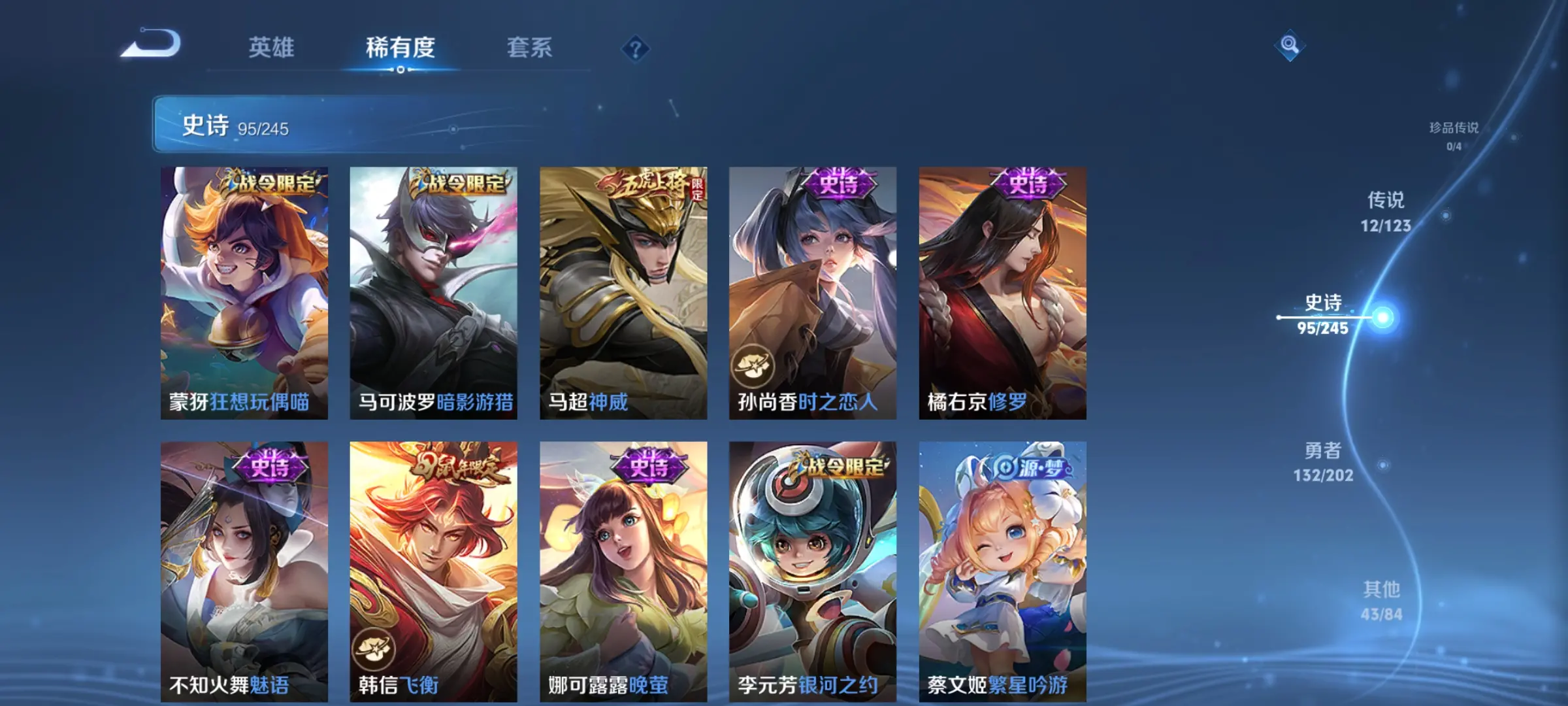Choose the 马可波罗 暗影游猎 skin card
The width and height of the screenshot is (1568, 706).
(x=433, y=292)
